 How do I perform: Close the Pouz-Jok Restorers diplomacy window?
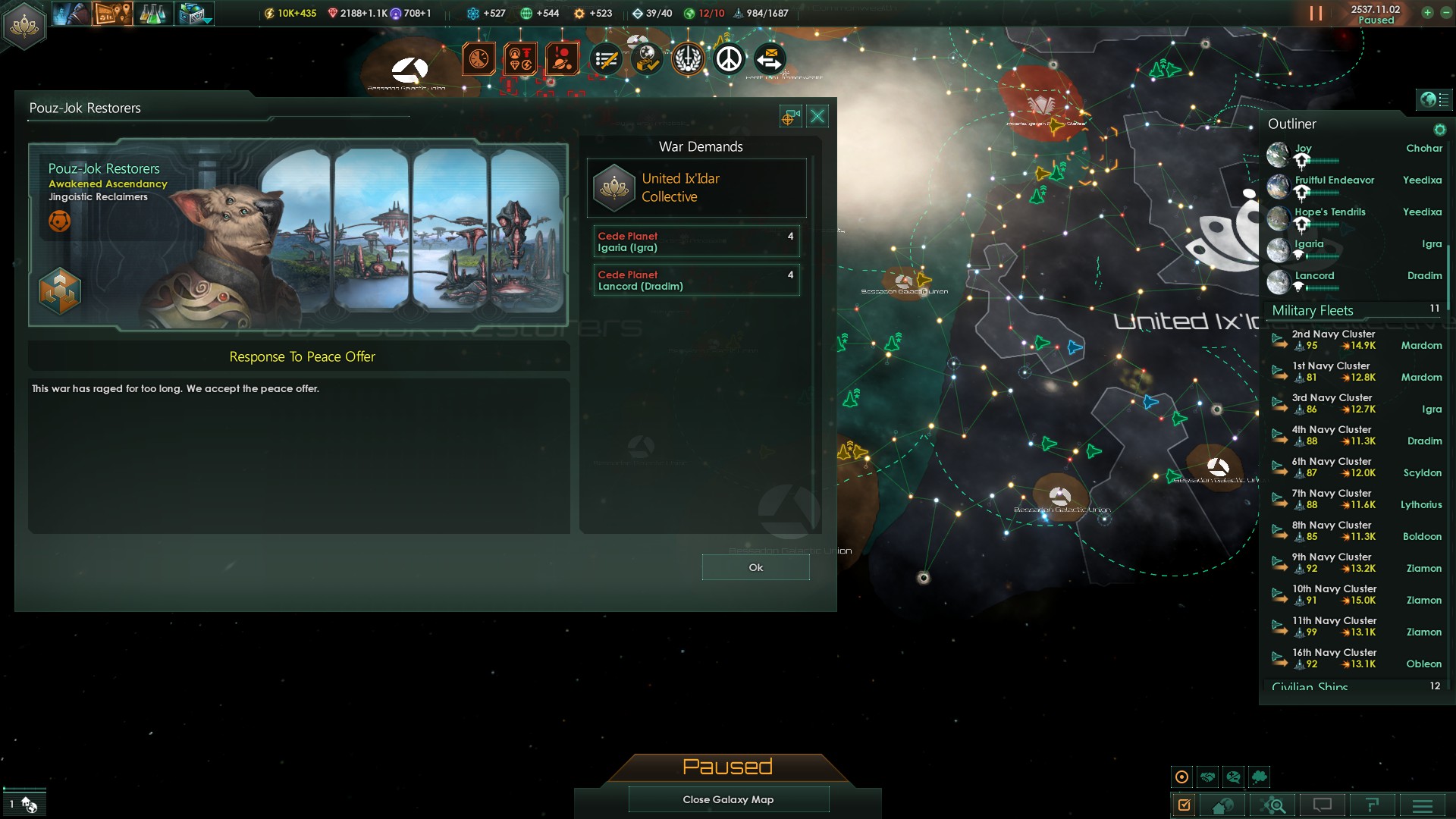coord(817,116)
